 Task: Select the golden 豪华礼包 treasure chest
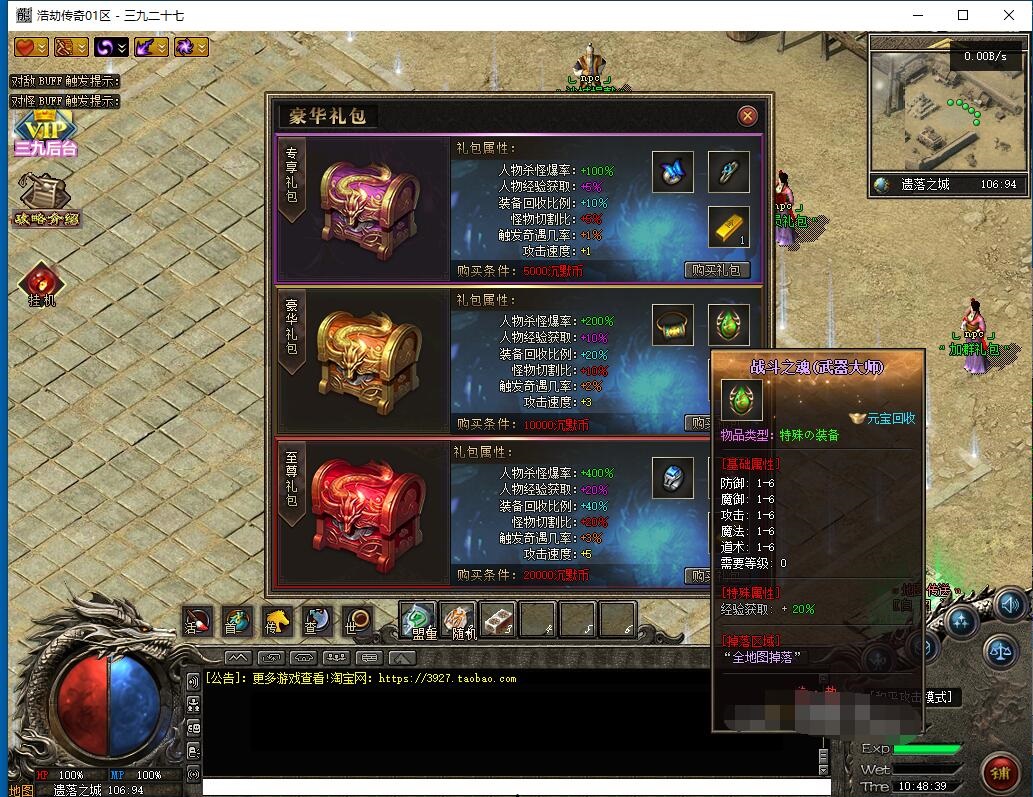(362, 360)
